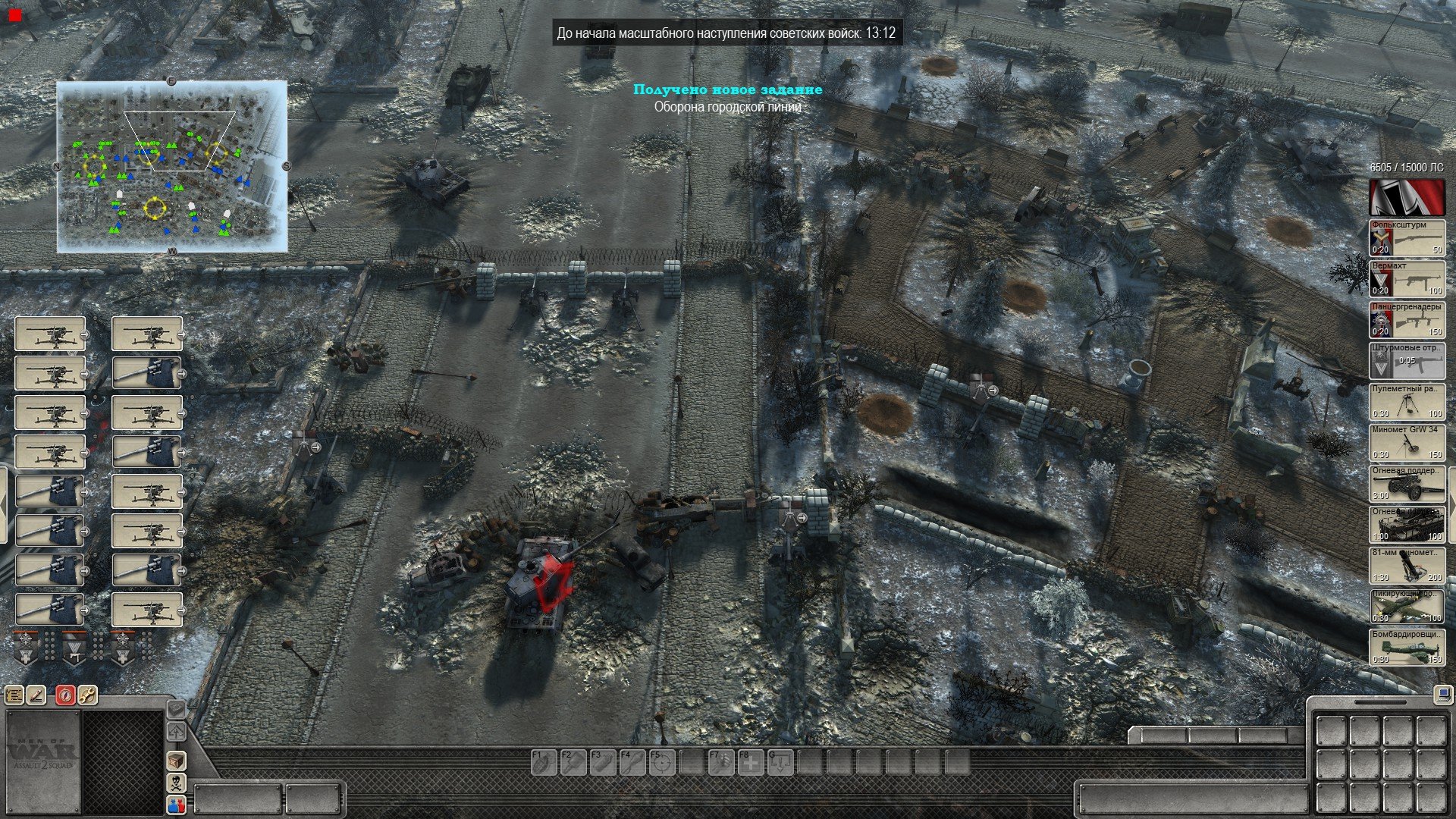Use the F8 medical cross action
The height and width of the screenshot is (819, 1456).
point(750,762)
